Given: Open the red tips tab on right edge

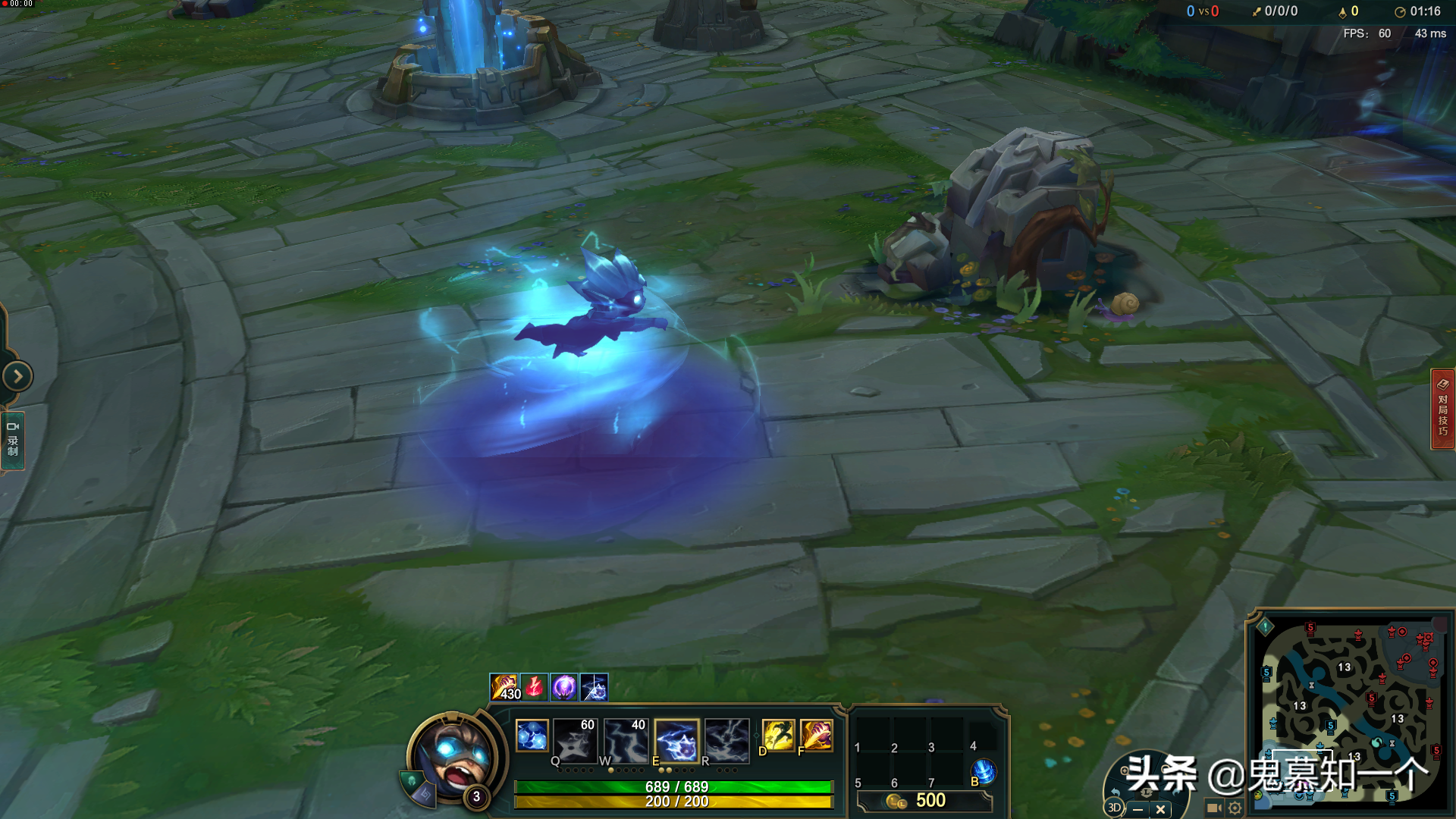Looking at the screenshot, I should click(1442, 409).
